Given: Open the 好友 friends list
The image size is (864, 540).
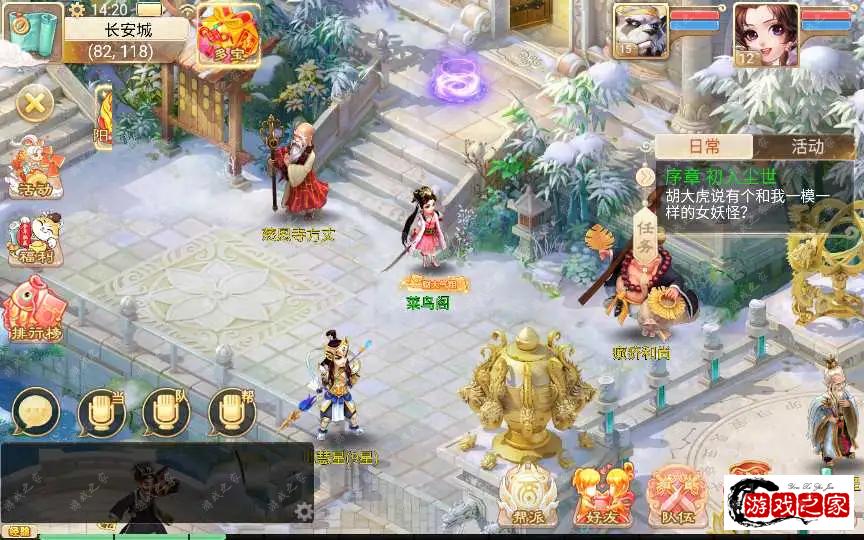Looking at the screenshot, I should (x=602, y=491).
